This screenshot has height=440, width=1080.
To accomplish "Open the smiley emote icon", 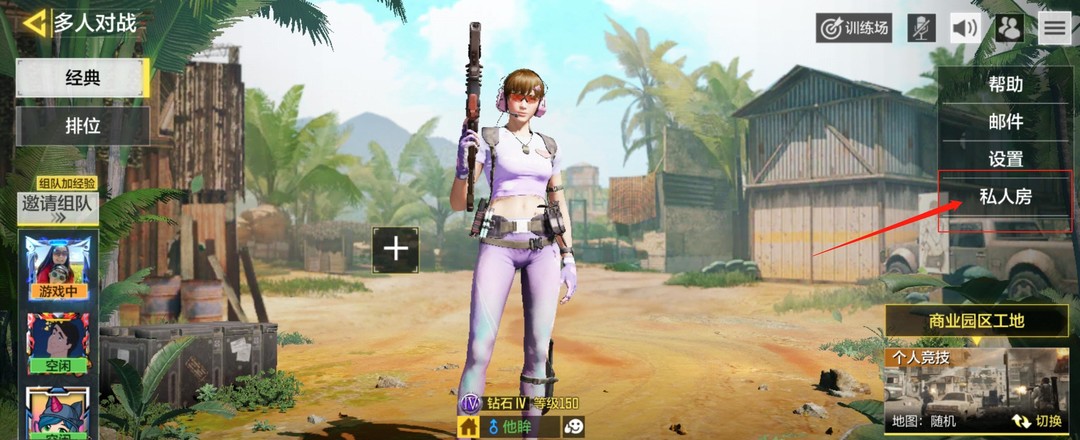I will (x=574, y=427).
